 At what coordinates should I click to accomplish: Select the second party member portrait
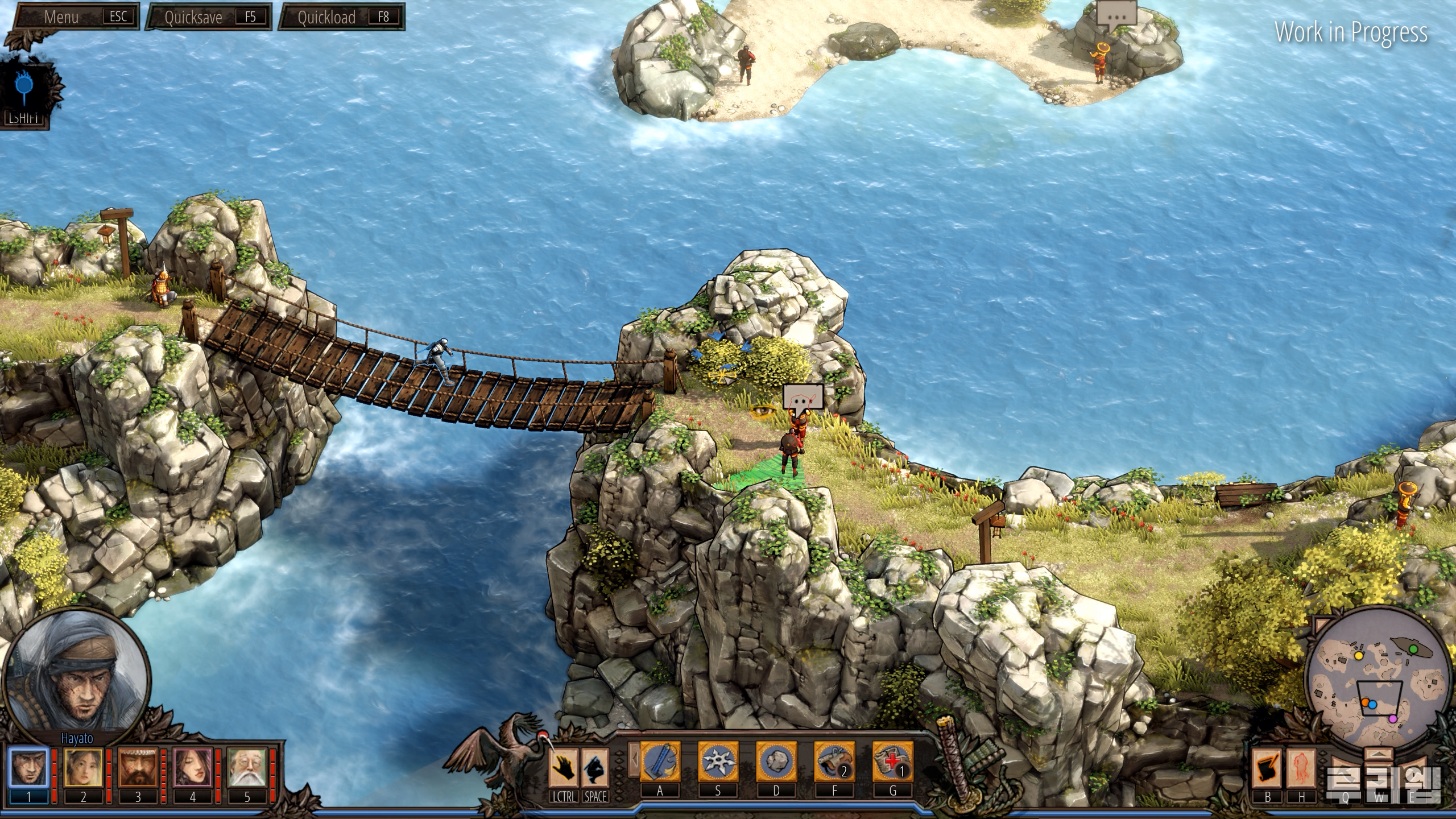pyautogui.click(x=82, y=767)
